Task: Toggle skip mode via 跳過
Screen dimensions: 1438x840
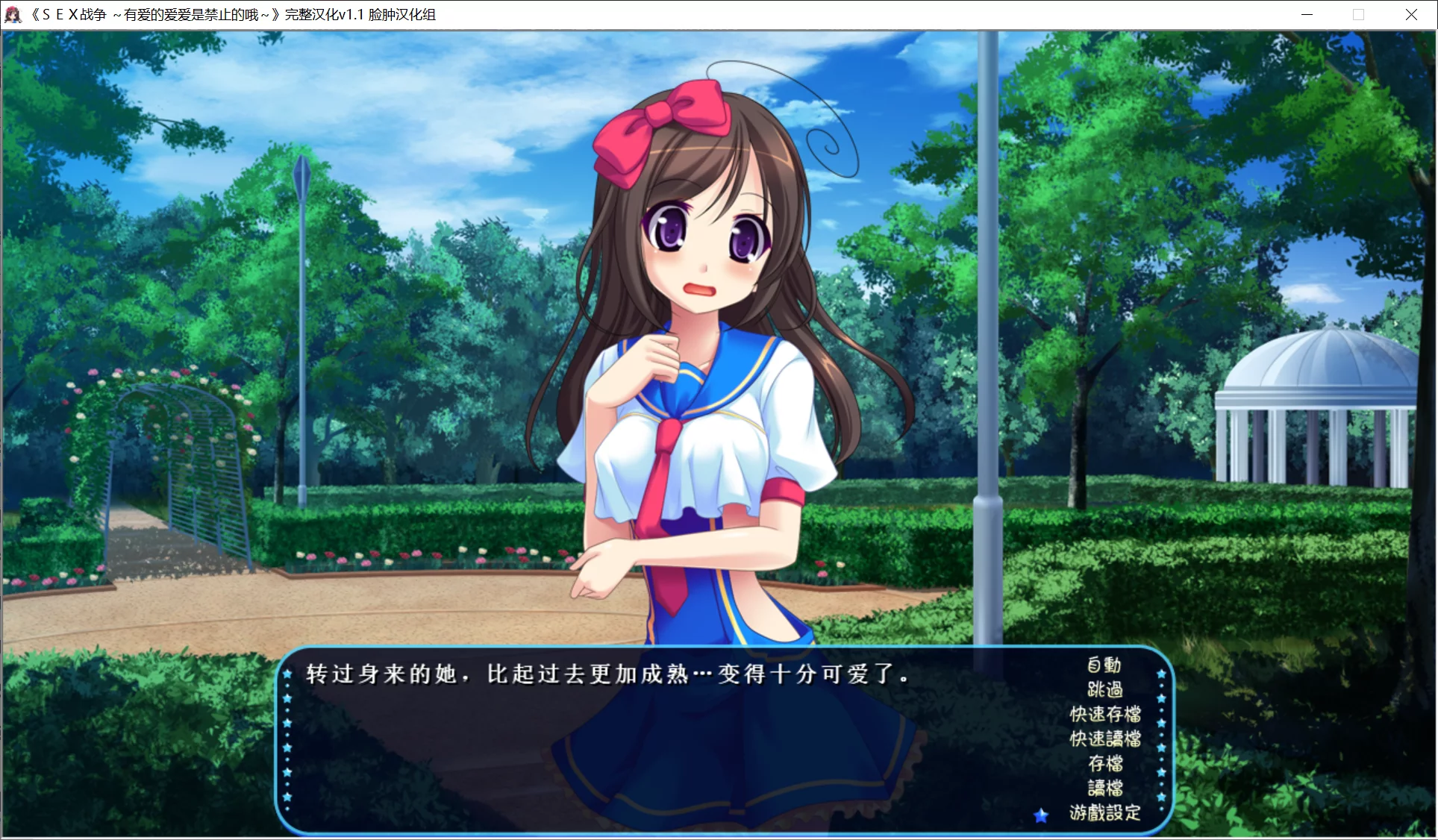Action: [x=1105, y=690]
